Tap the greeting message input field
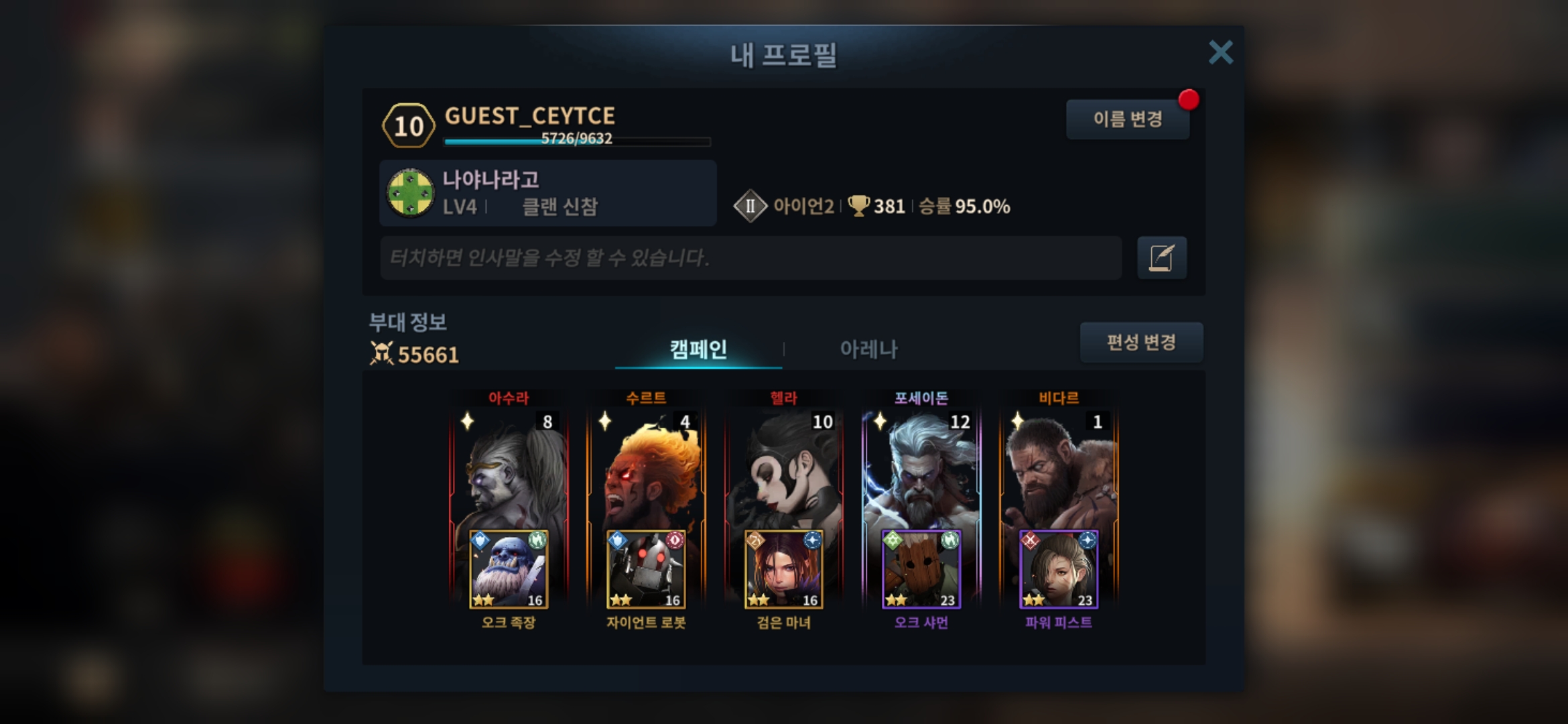This screenshot has width=1568, height=724. pos(750,257)
